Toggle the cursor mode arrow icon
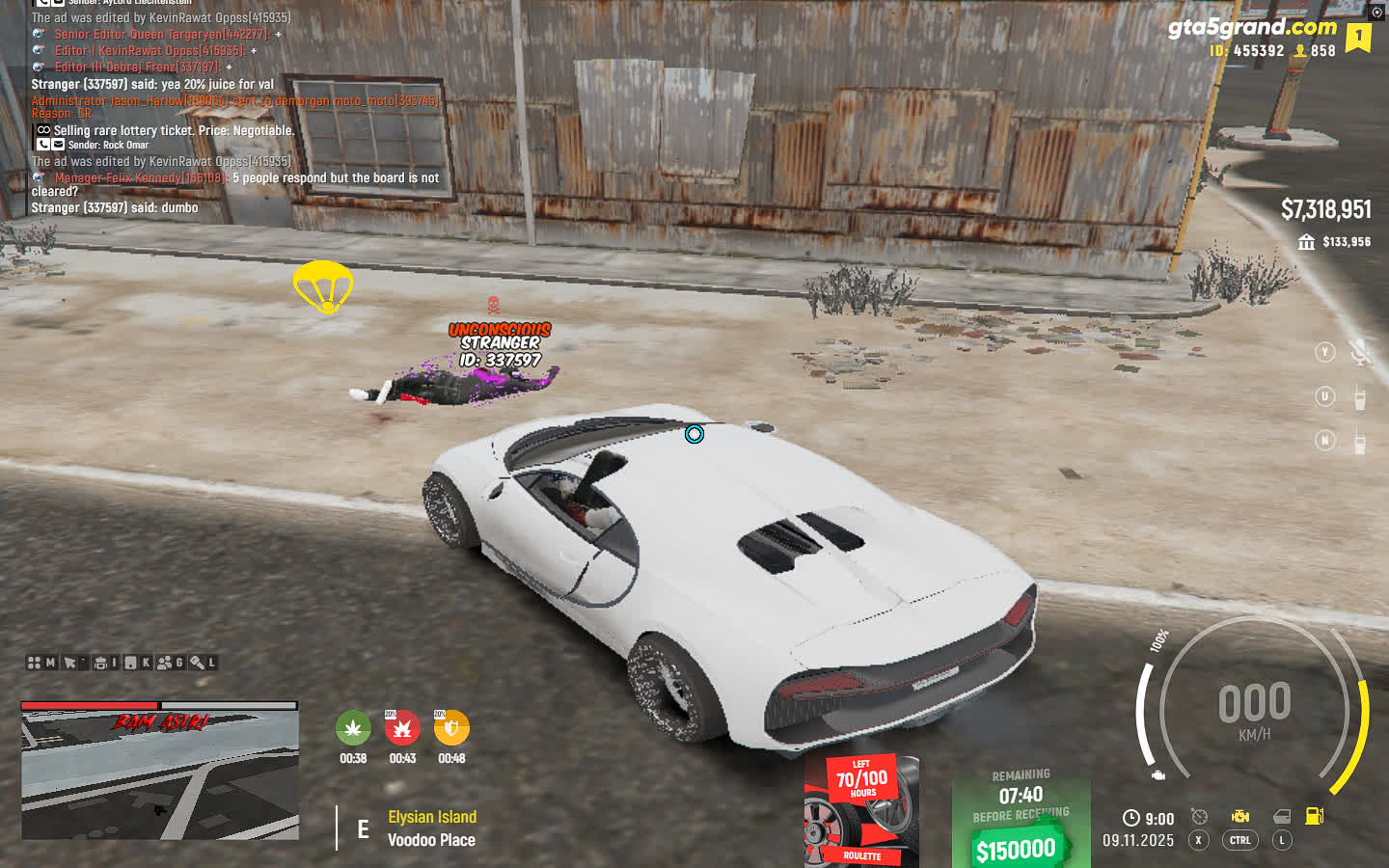 69,663
